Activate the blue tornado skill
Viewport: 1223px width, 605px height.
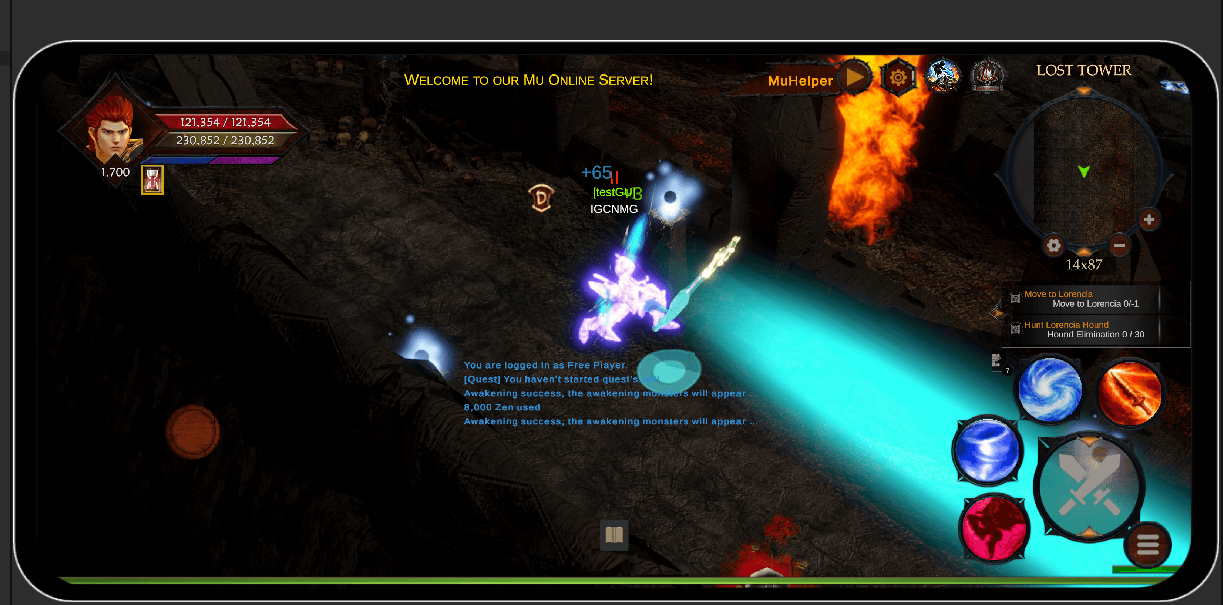[987, 452]
